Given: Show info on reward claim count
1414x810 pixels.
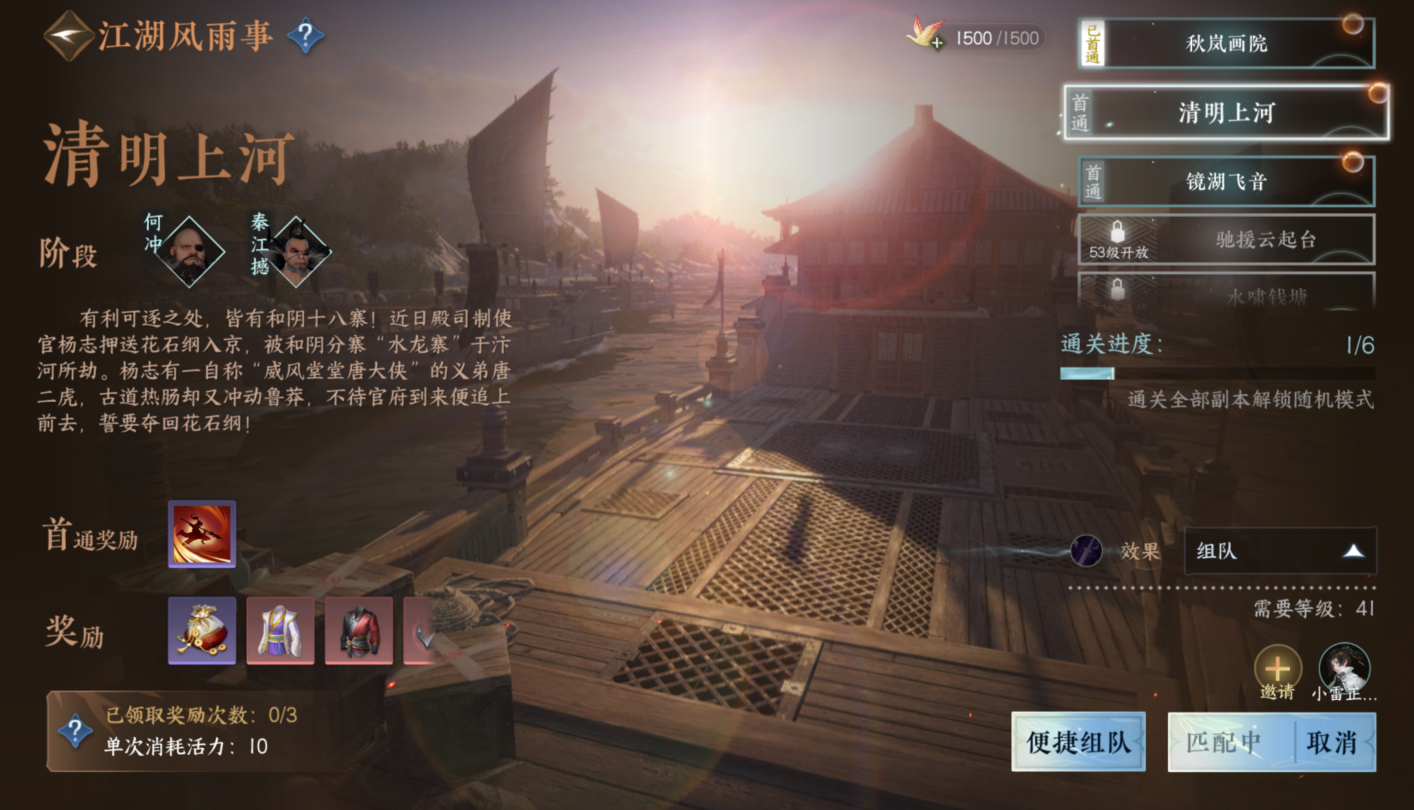Looking at the screenshot, I should pyautogui.click(x=75, y=731).
